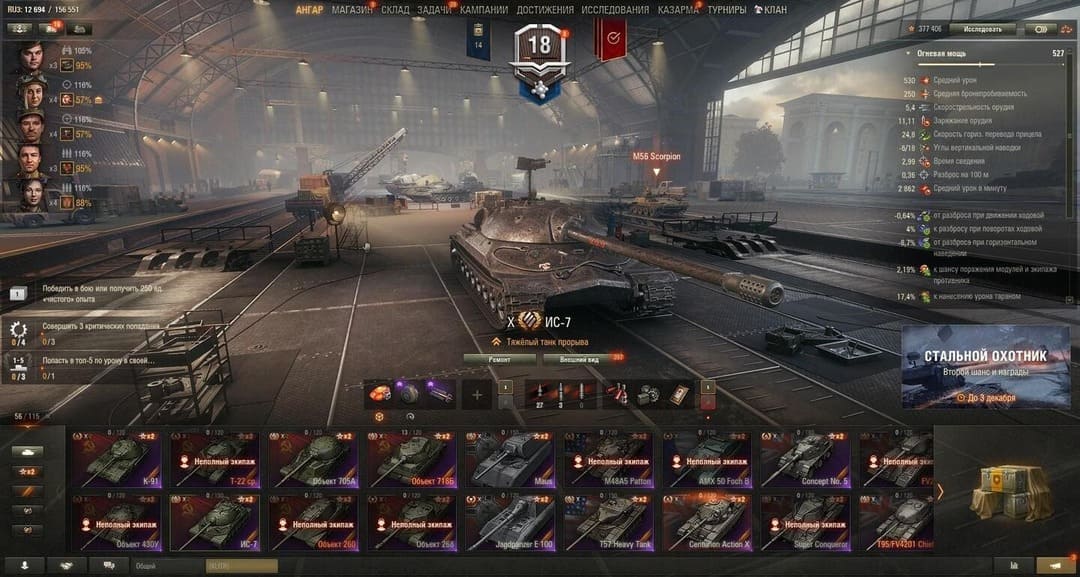Go to the Кампании tab
This screenshot has height=577, width=1080.
coord(484,10)
